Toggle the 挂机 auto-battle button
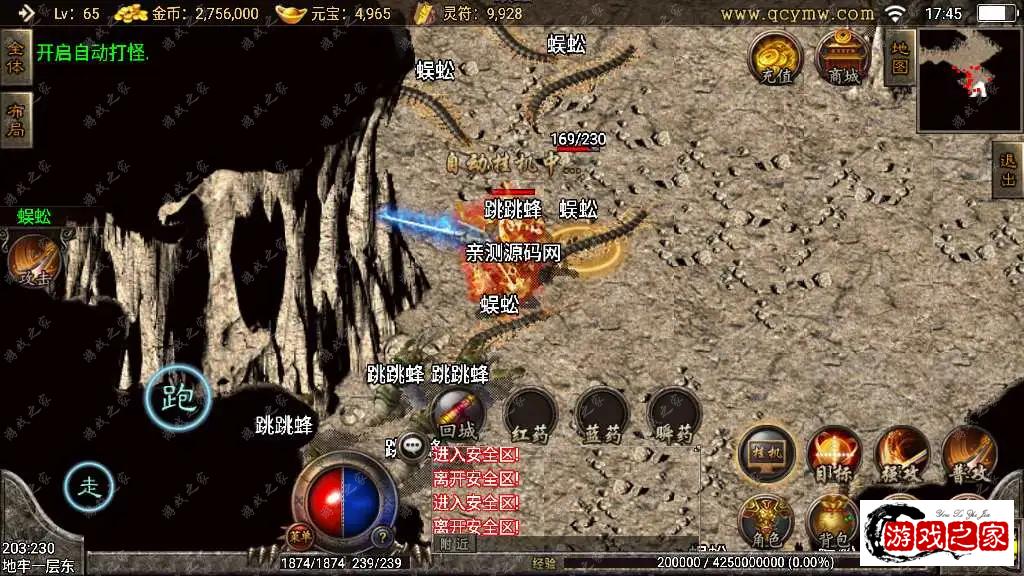The width and height of the screenshot is (1024, 576). click(766, 453)
